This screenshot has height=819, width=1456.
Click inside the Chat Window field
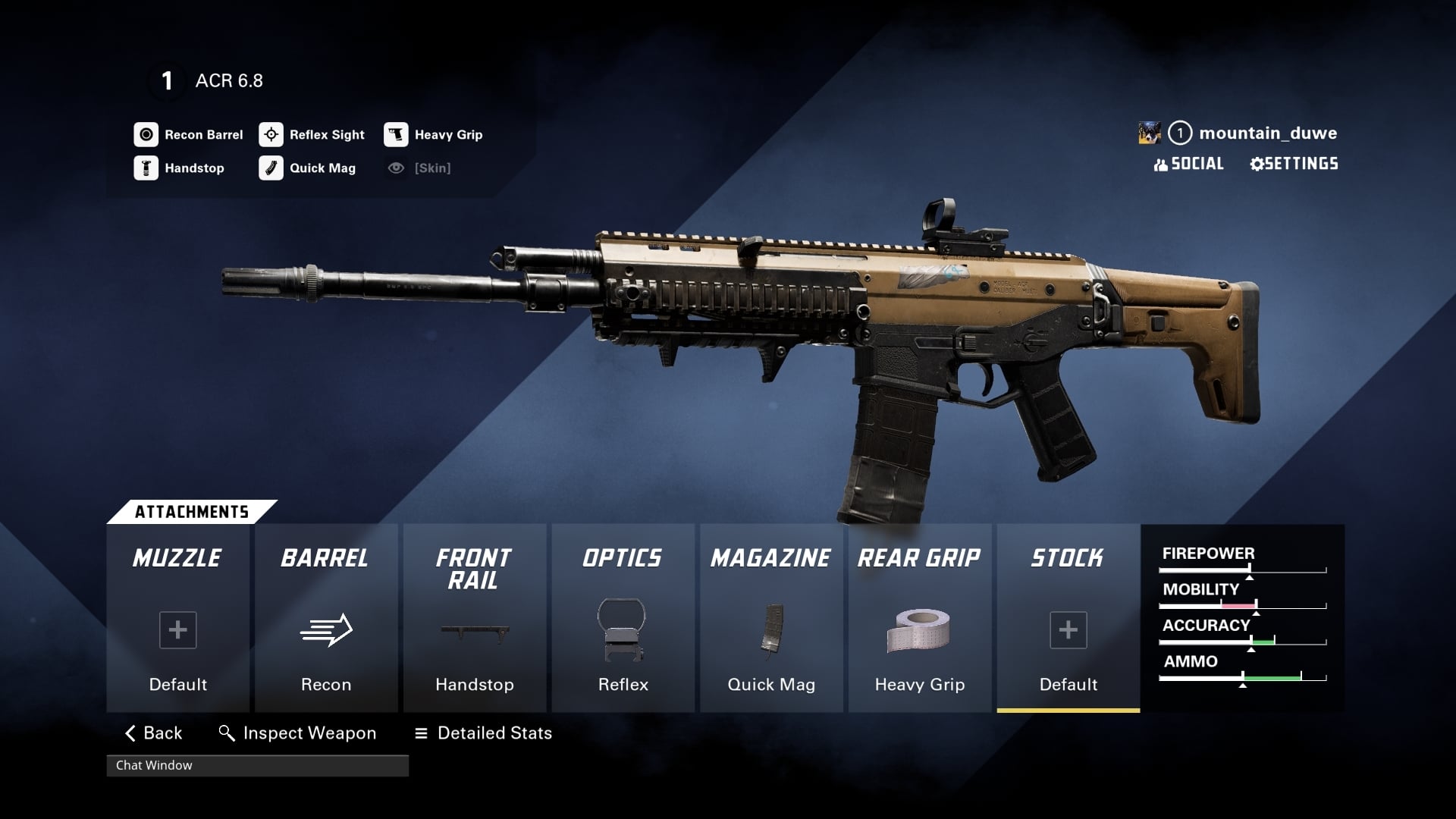[258, 766]
